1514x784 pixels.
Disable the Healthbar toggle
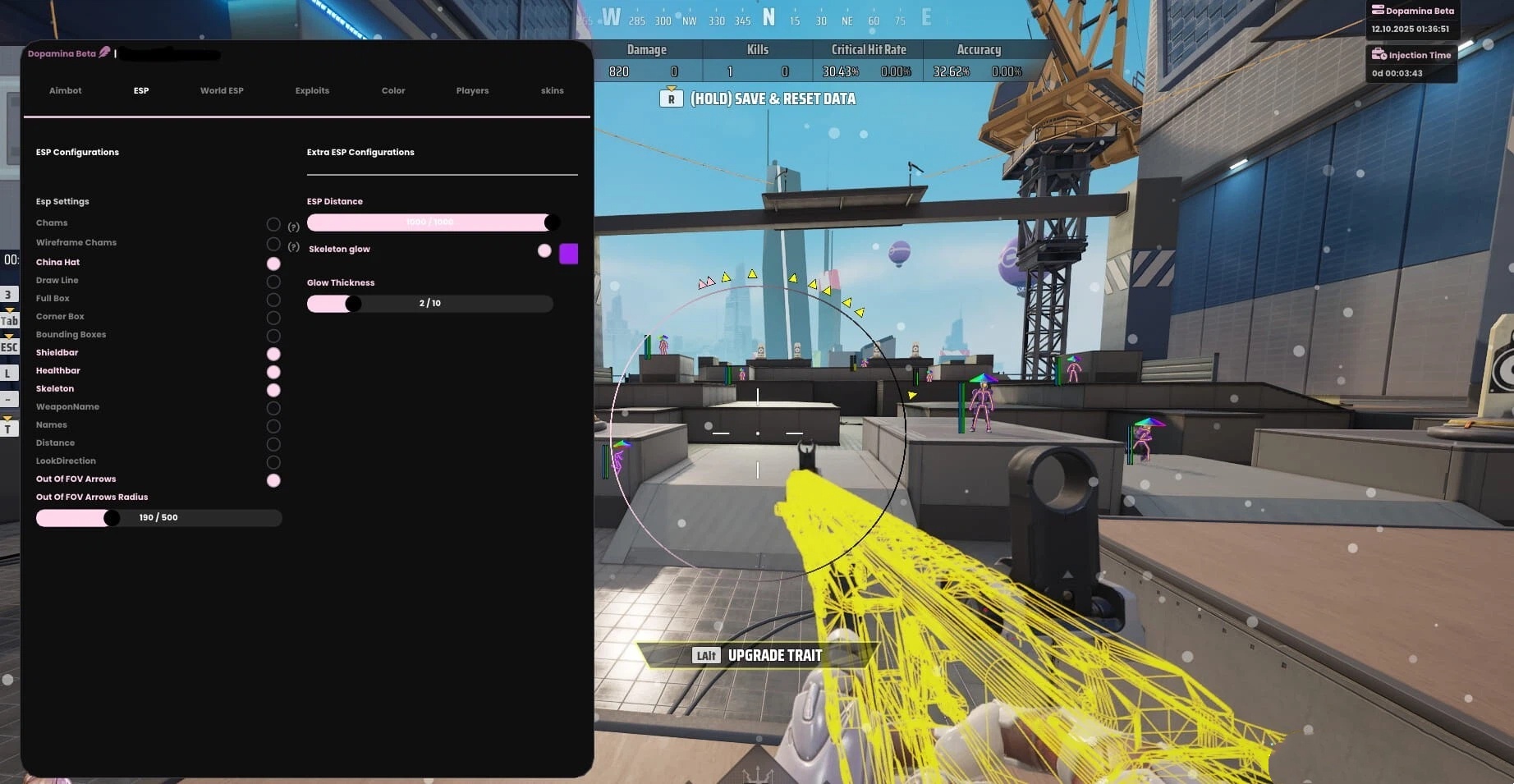point(273,372)
